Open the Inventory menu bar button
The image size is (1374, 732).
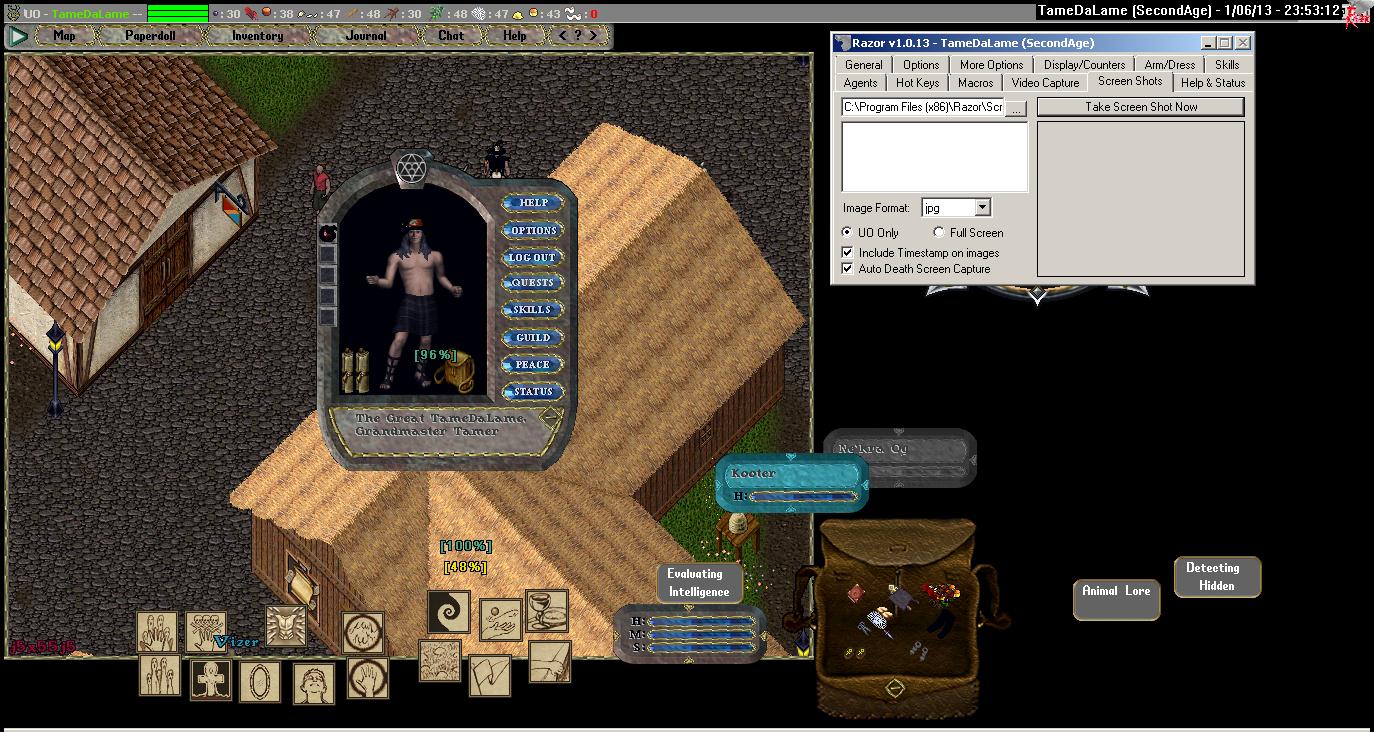pos(257,36)
